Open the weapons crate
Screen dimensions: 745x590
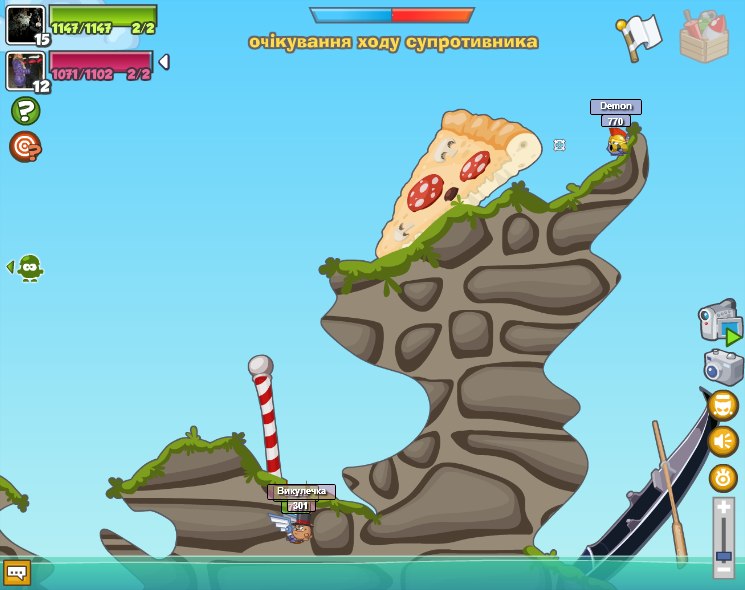click(x=704, y=37)
